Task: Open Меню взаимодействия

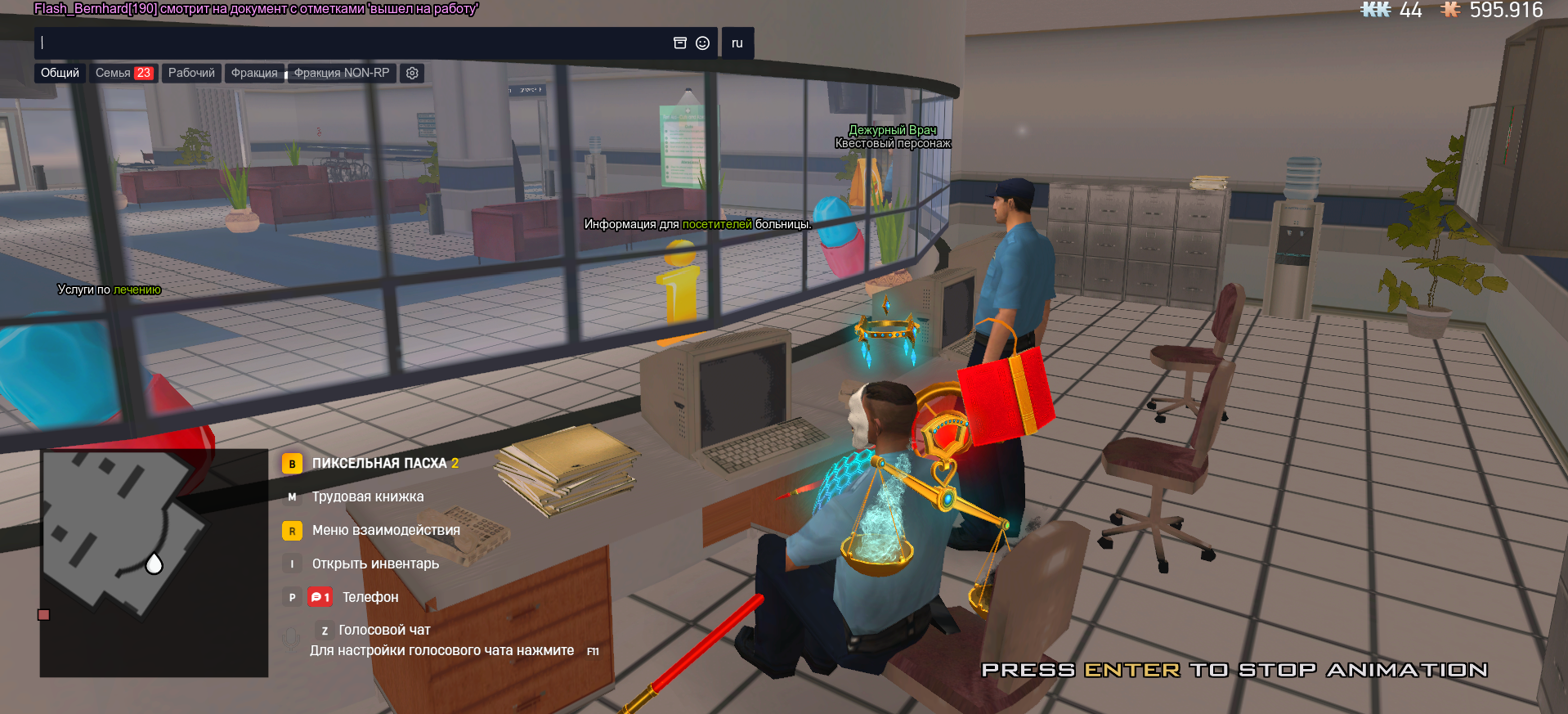Action: pyautogui.click(x=385, y=531)
